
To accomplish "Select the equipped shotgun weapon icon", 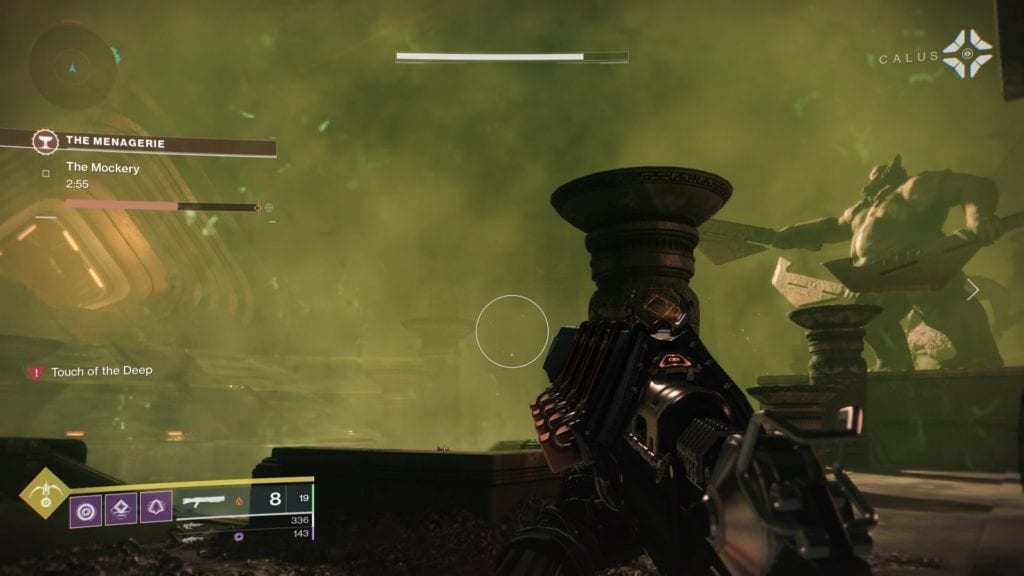I will 203,500.
